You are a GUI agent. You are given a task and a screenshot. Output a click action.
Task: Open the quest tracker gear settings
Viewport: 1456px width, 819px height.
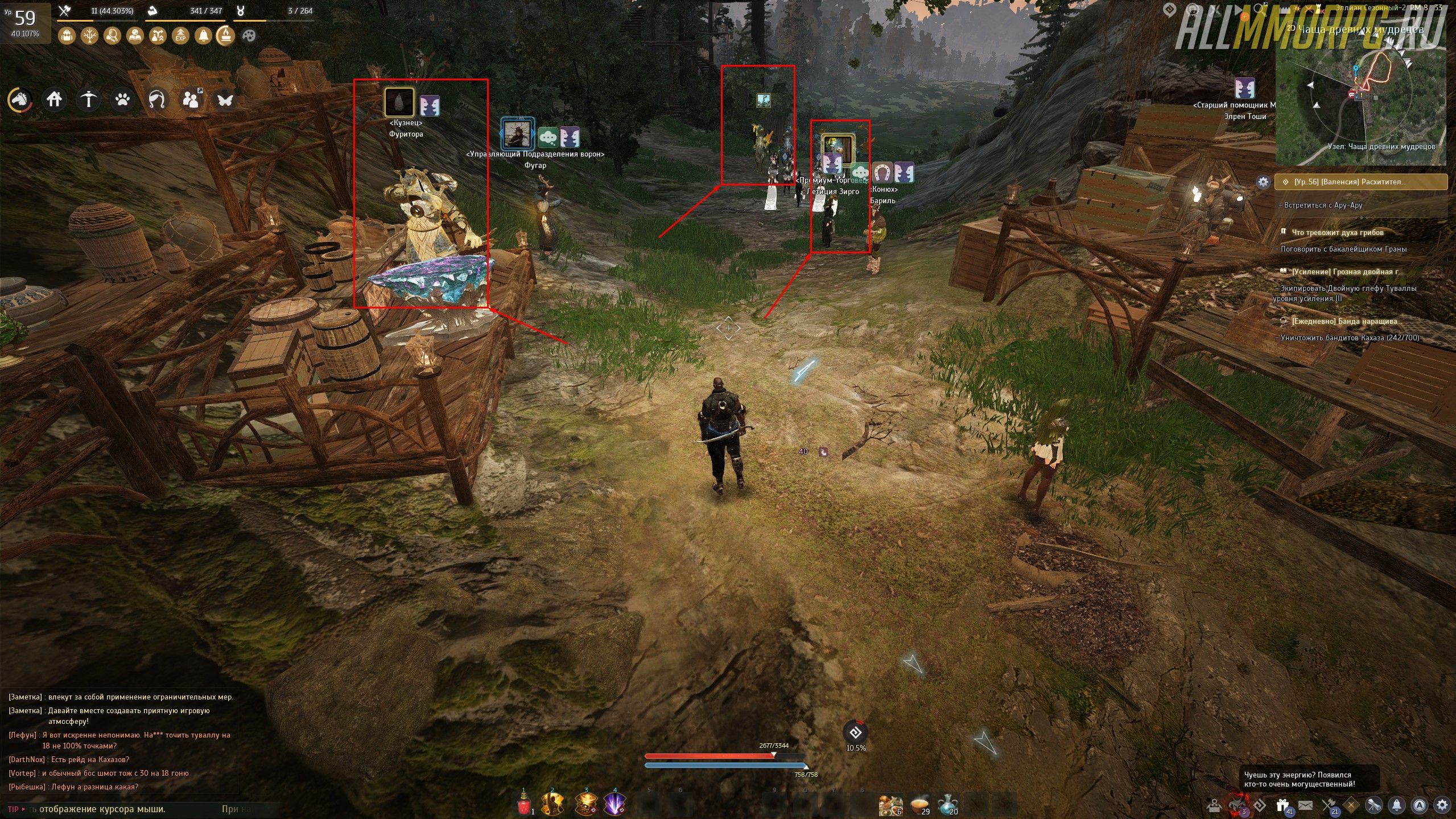[1263, 182]
